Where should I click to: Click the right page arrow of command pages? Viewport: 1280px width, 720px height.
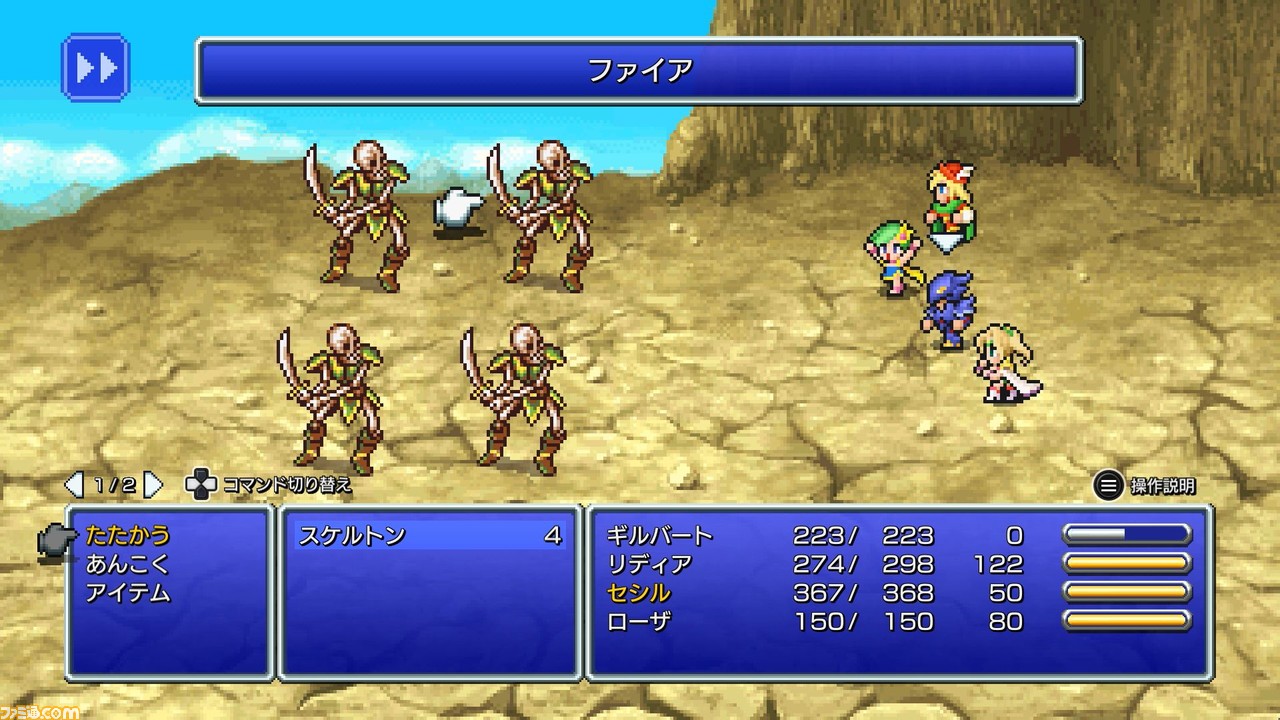[153, 486]
